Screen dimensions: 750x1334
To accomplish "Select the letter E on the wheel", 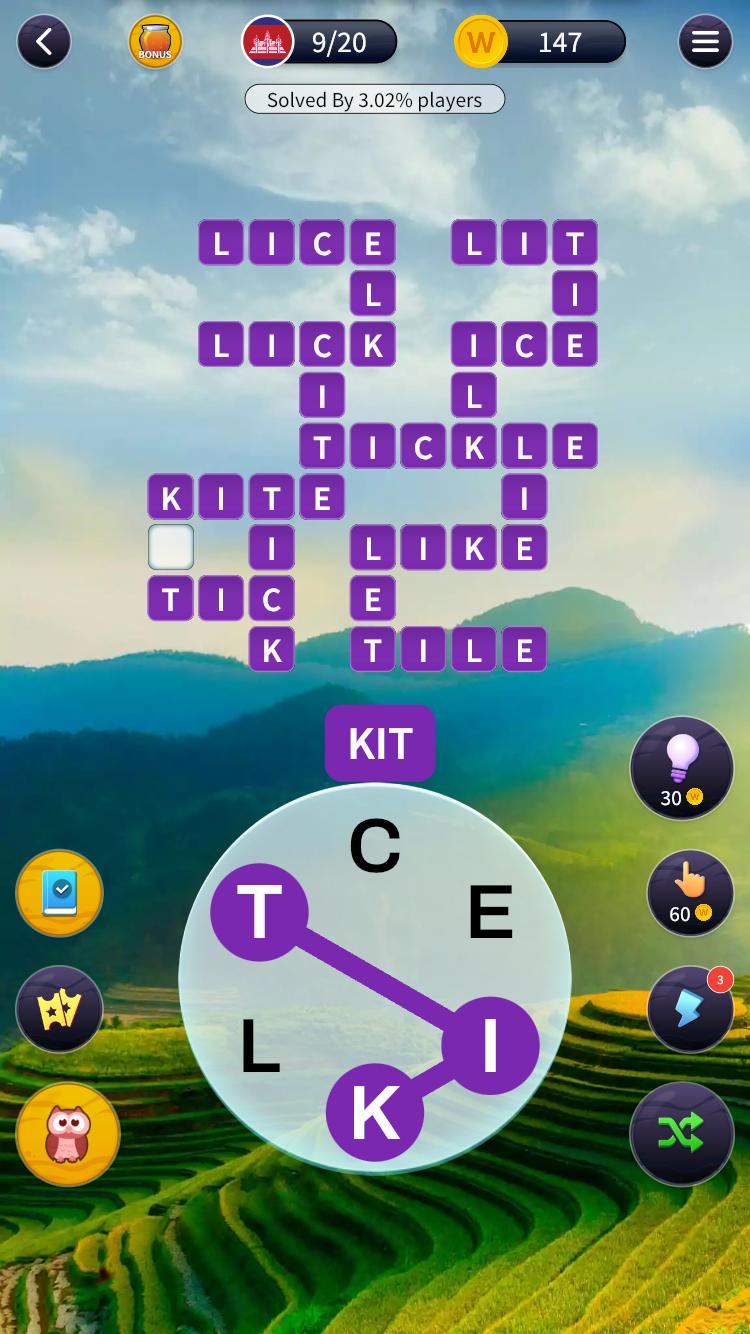I will [x=490, y=912].
